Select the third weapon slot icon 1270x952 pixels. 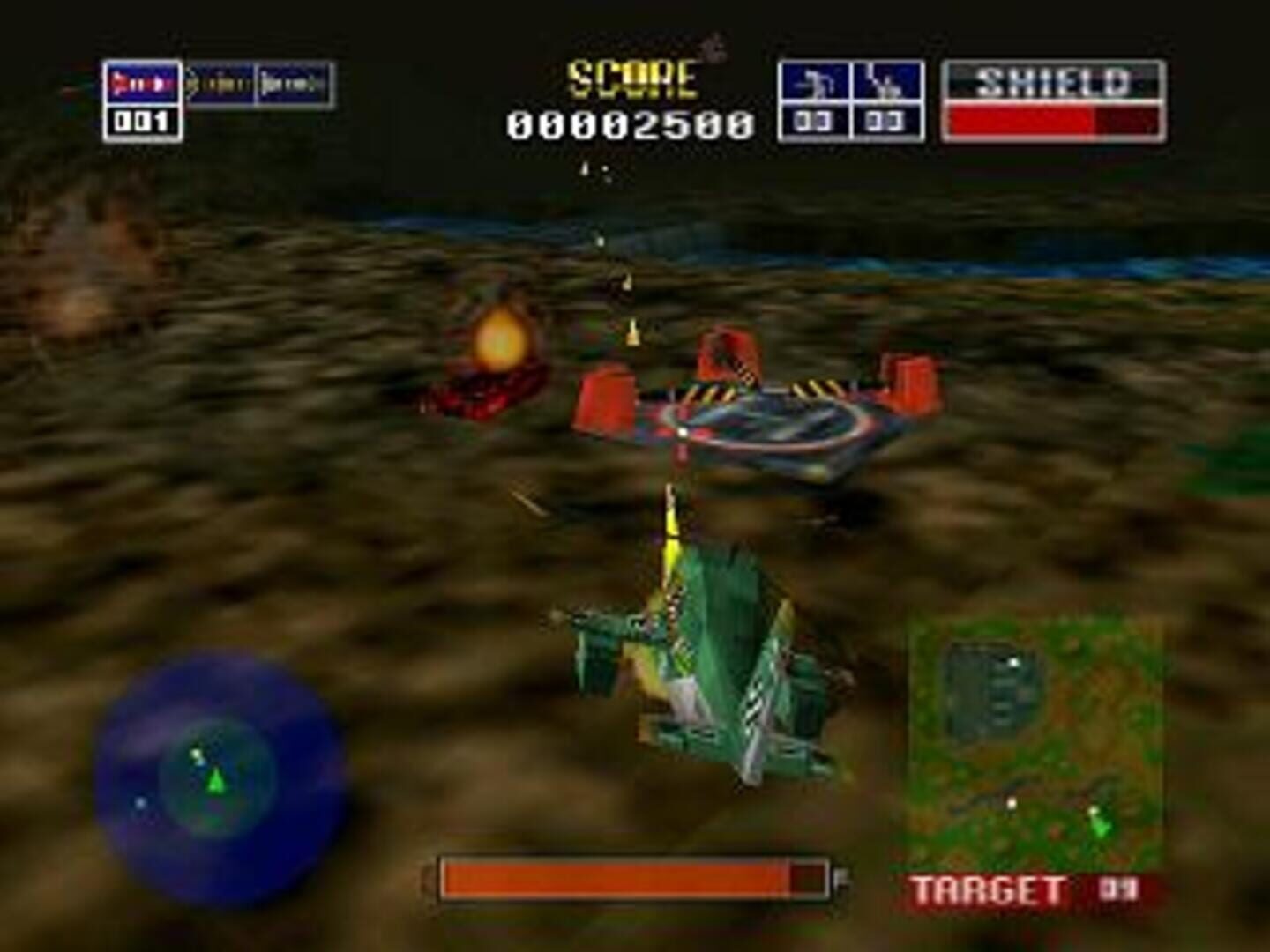[291, 82]
